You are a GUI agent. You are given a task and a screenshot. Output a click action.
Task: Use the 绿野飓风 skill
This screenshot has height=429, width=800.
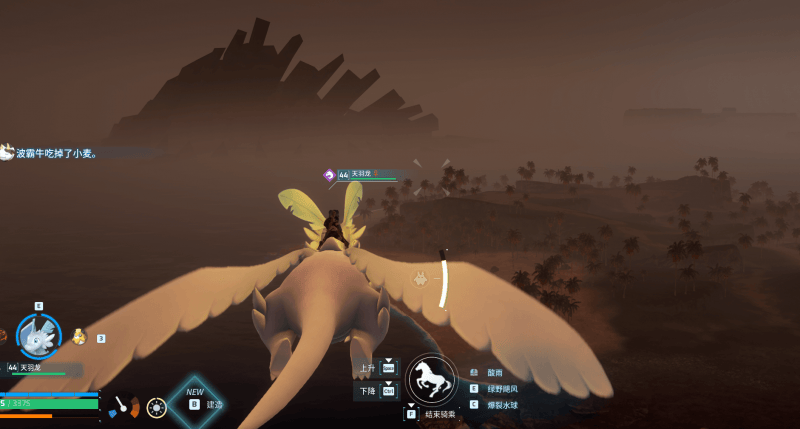click(x=502, y=389)
